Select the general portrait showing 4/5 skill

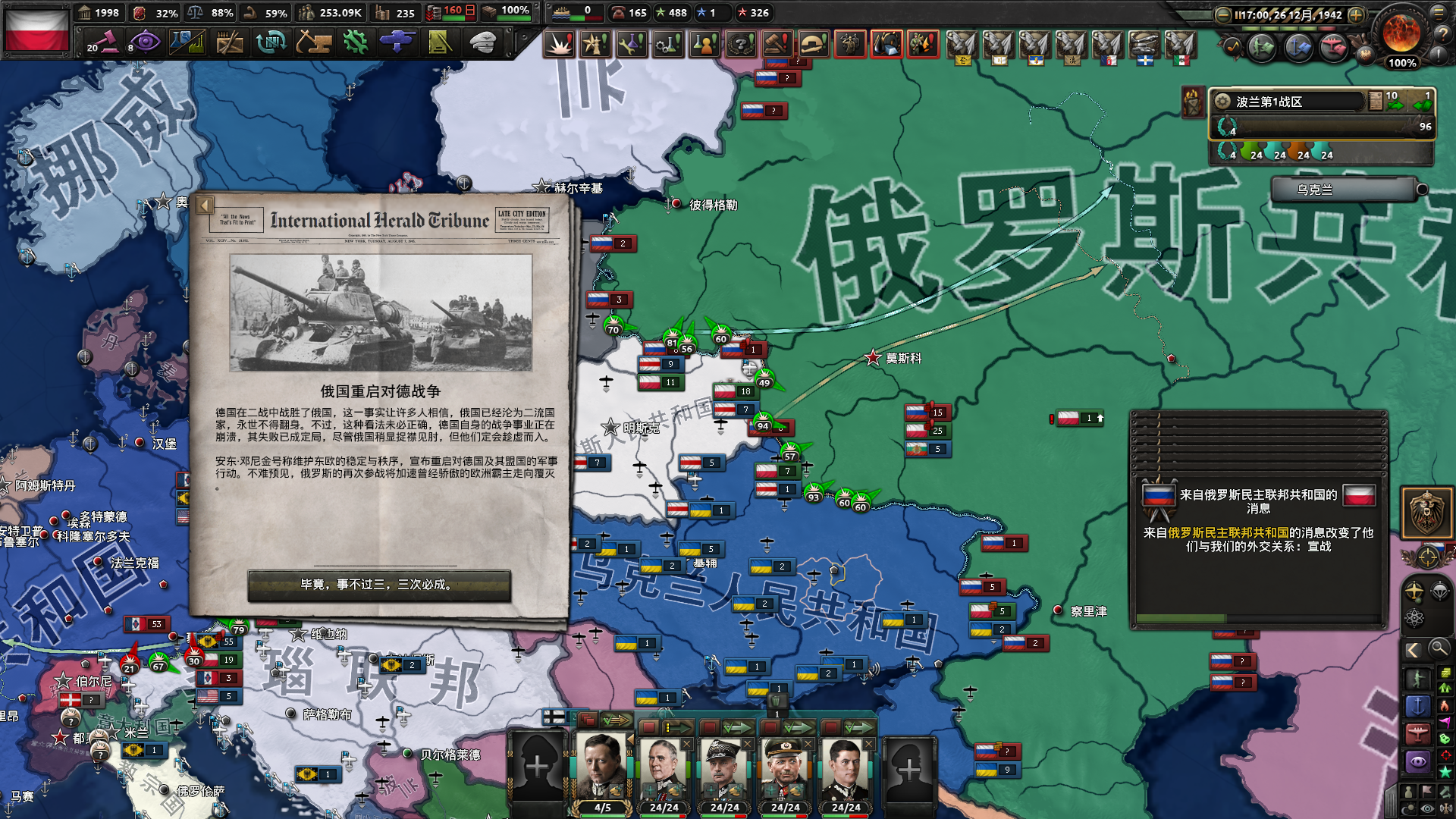click(601, 767)
